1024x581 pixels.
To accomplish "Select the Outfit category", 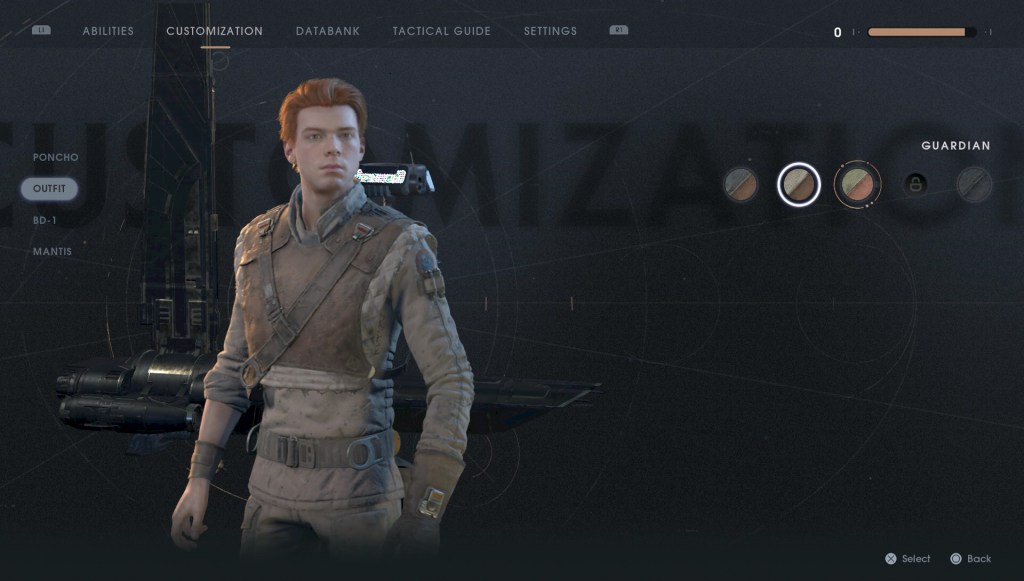I will click(x=49, y=188).
